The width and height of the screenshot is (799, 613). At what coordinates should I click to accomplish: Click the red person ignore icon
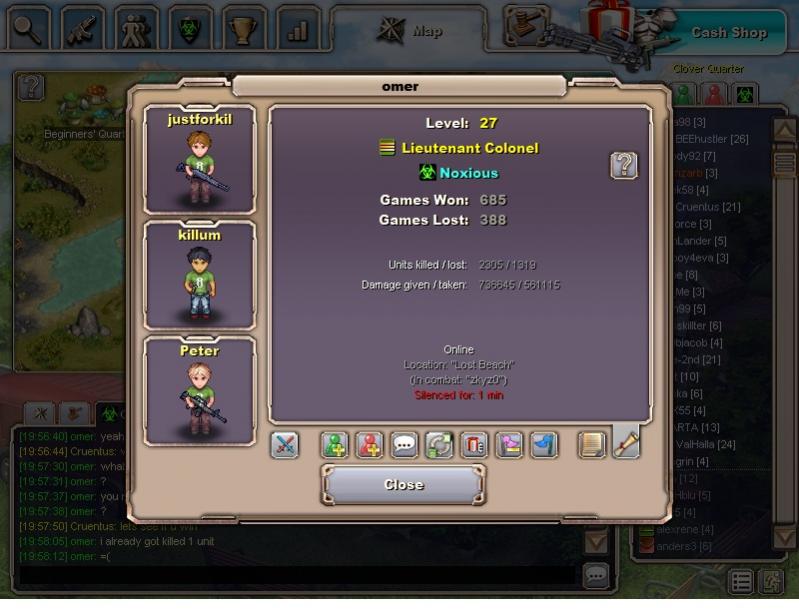370,445
